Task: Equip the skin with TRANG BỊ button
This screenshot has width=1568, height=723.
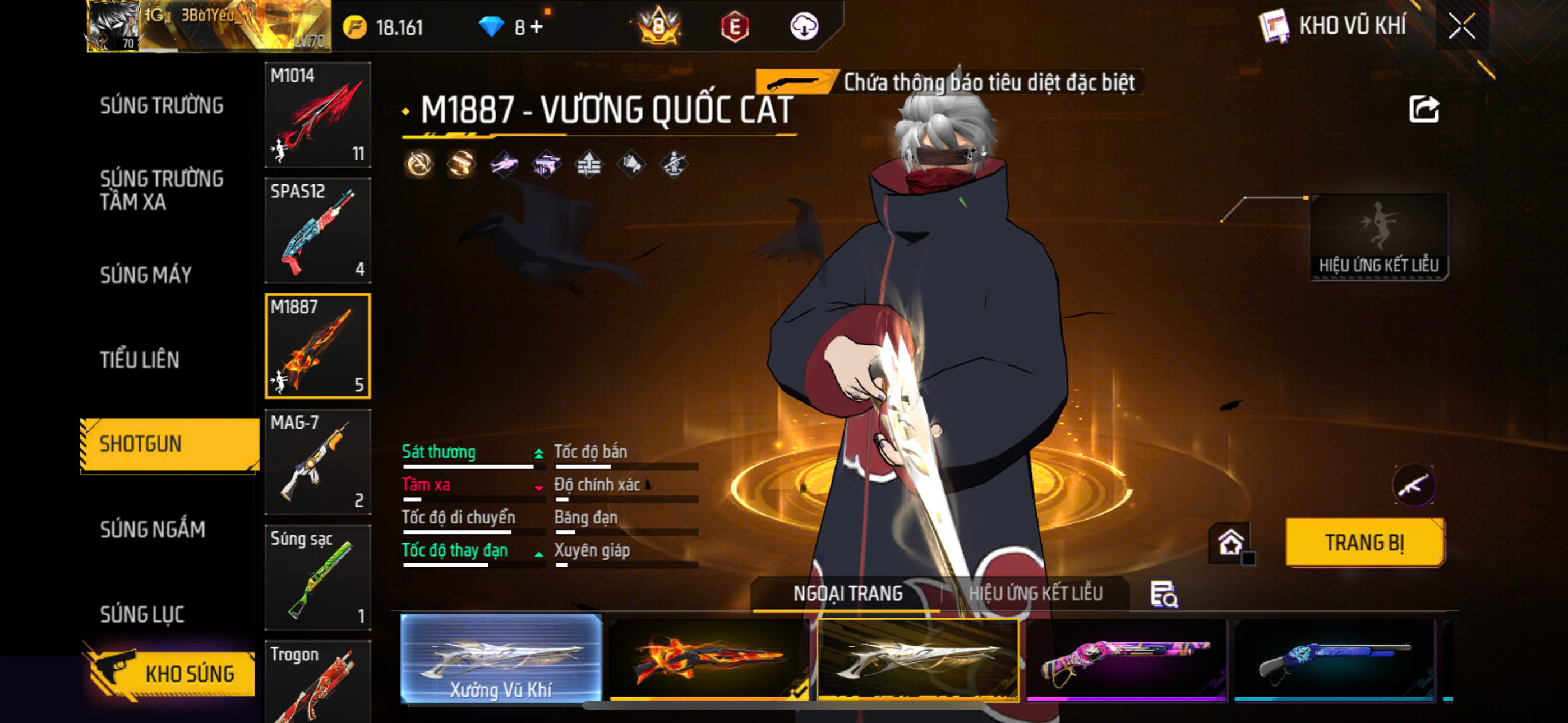Action: click(x=1364, y=541)
